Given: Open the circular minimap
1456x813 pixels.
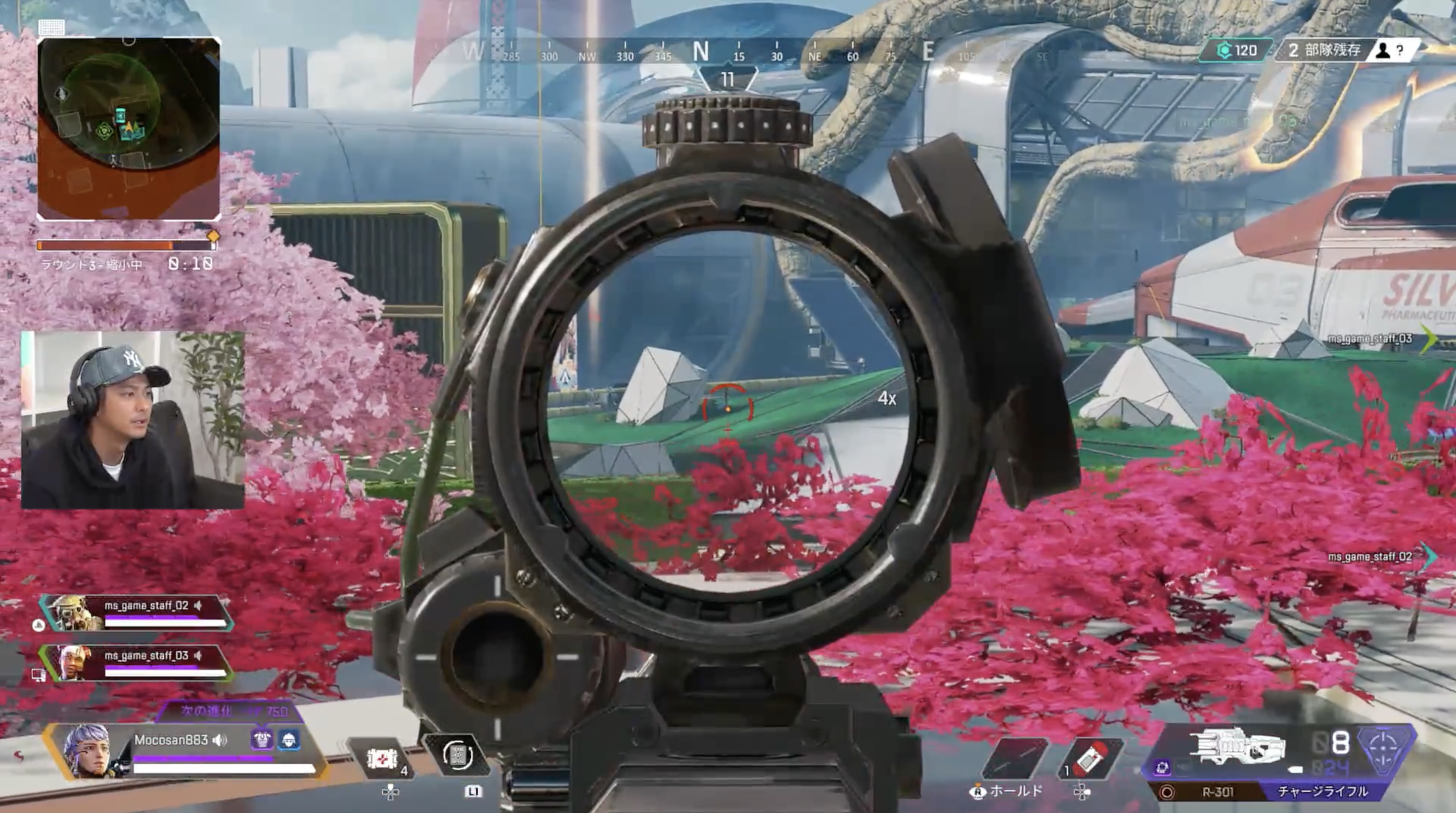Looking at the screenshot, I should (x=128, y=129).
